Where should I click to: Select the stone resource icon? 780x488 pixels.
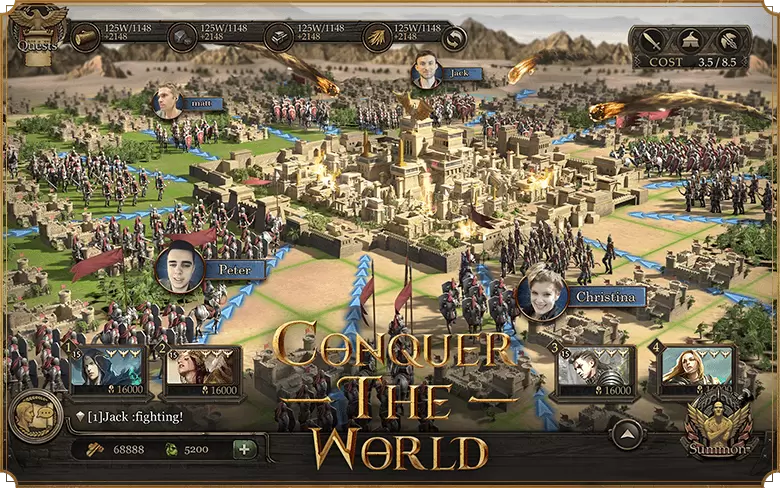click(x=181, y=38)
